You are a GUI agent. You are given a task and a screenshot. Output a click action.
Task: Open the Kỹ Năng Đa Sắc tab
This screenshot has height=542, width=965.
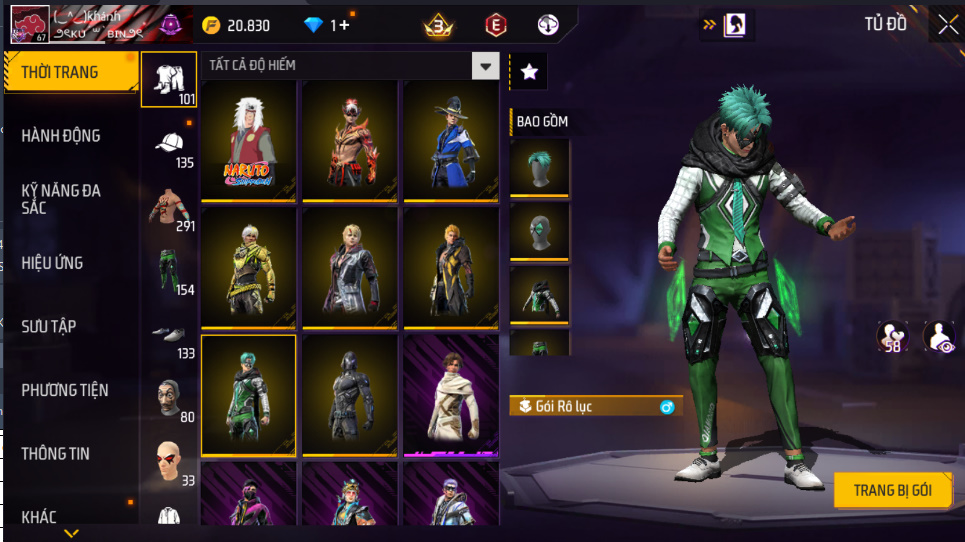pos(62,199)
